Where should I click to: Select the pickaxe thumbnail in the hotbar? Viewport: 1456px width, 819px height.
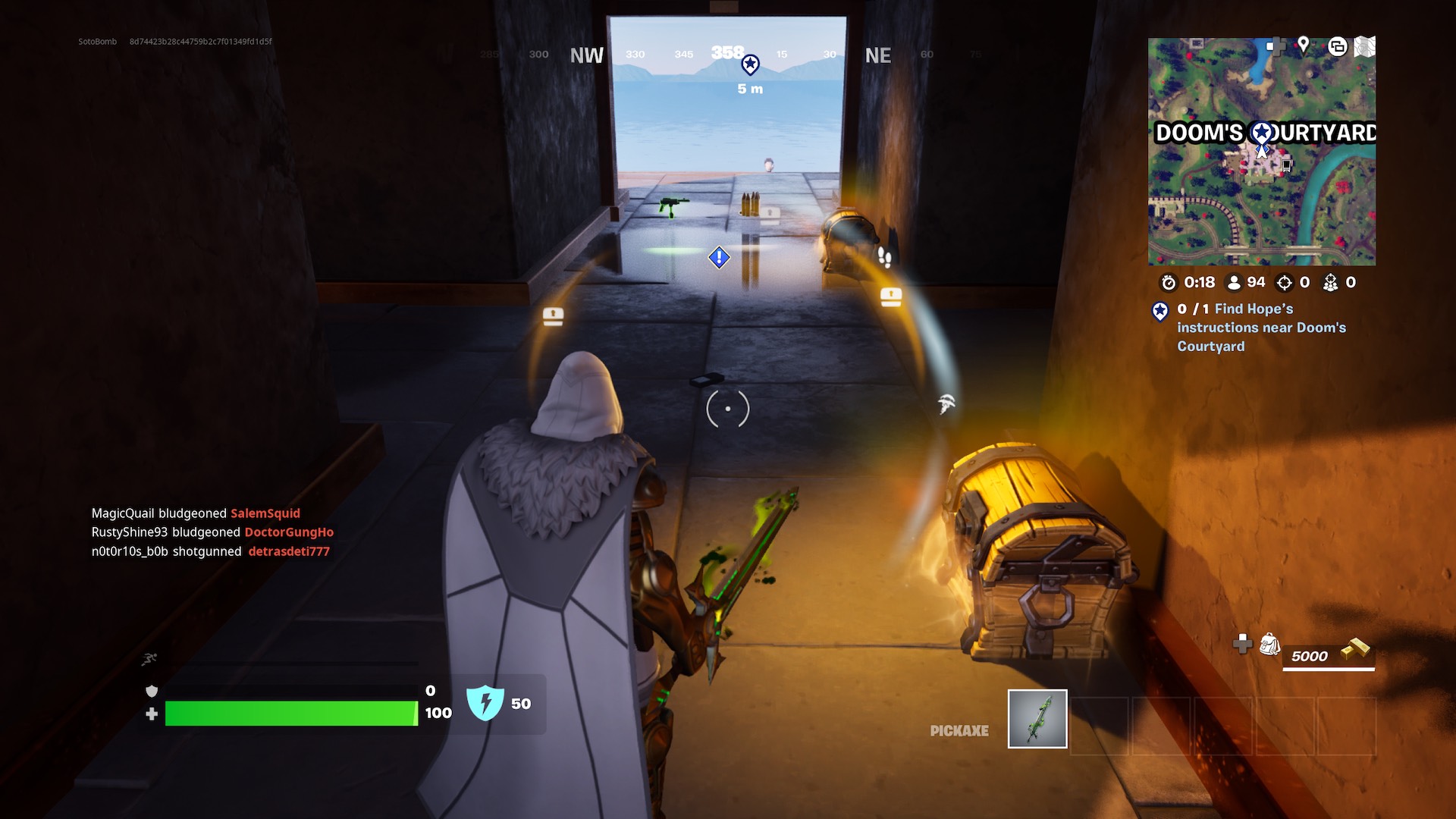[1037, 718]
